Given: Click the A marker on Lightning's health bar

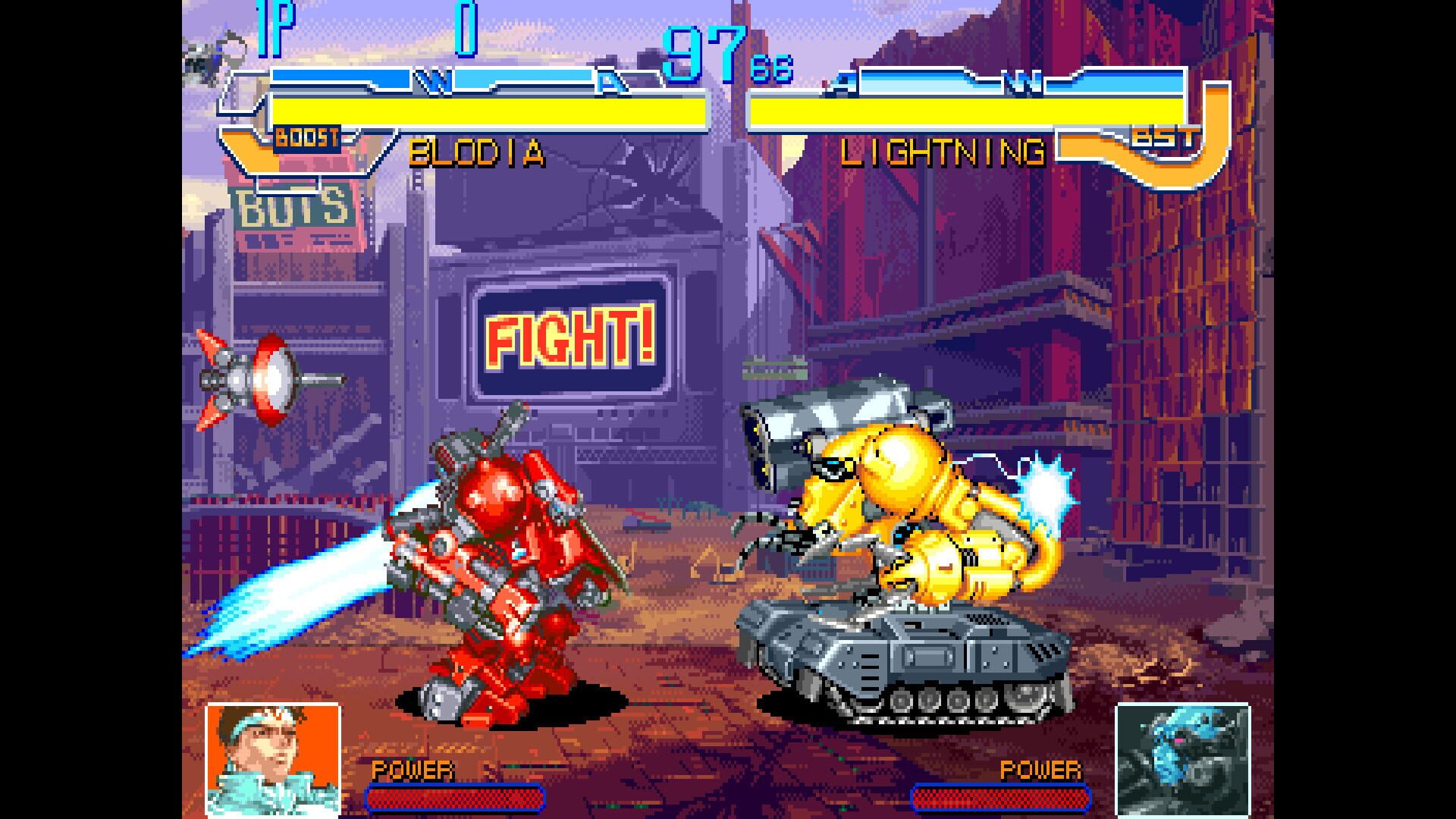Looking at the screenshot, I should [x=840, y=79].
